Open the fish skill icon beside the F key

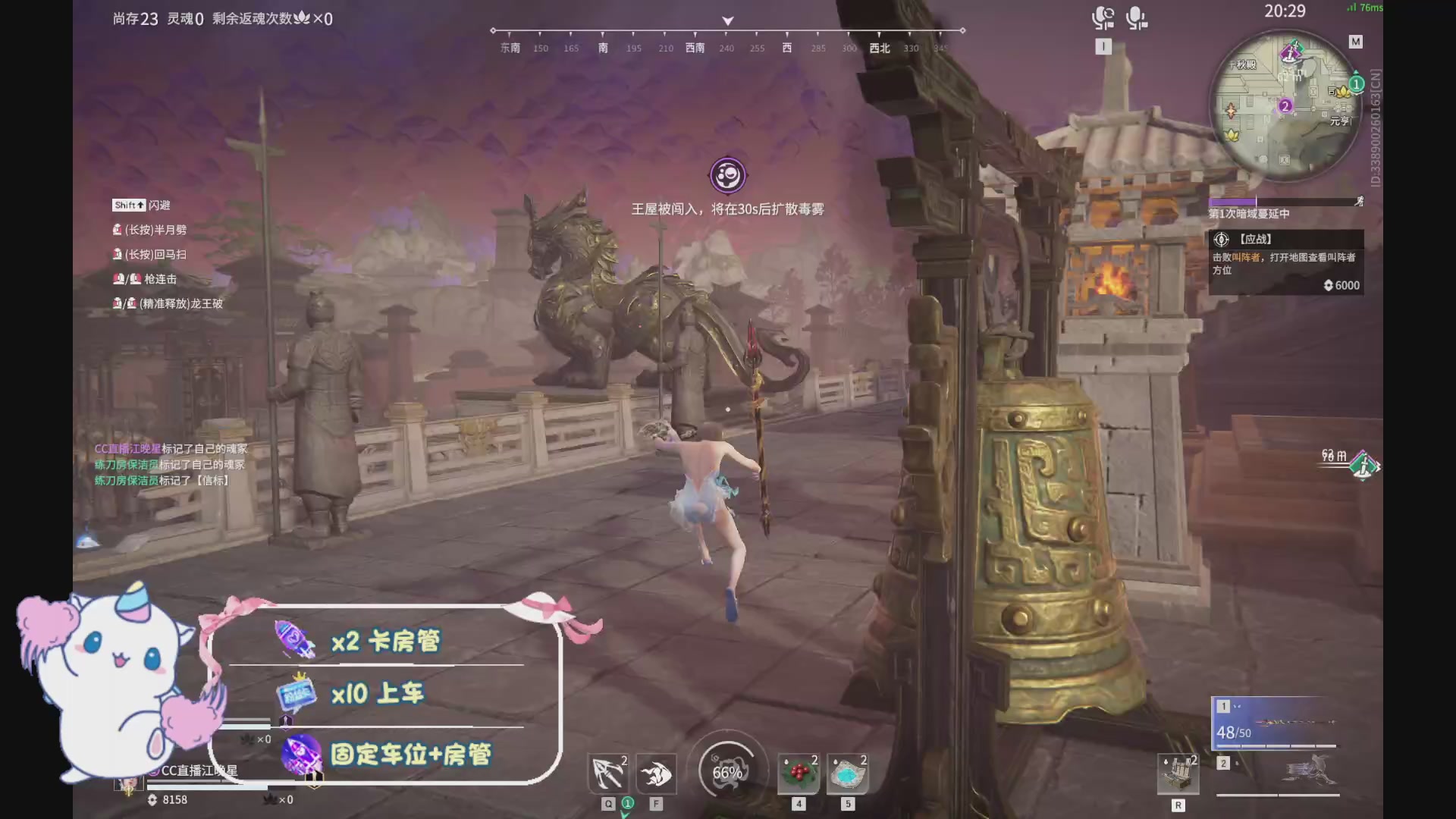pyautogui.click(x=657, y=773)
